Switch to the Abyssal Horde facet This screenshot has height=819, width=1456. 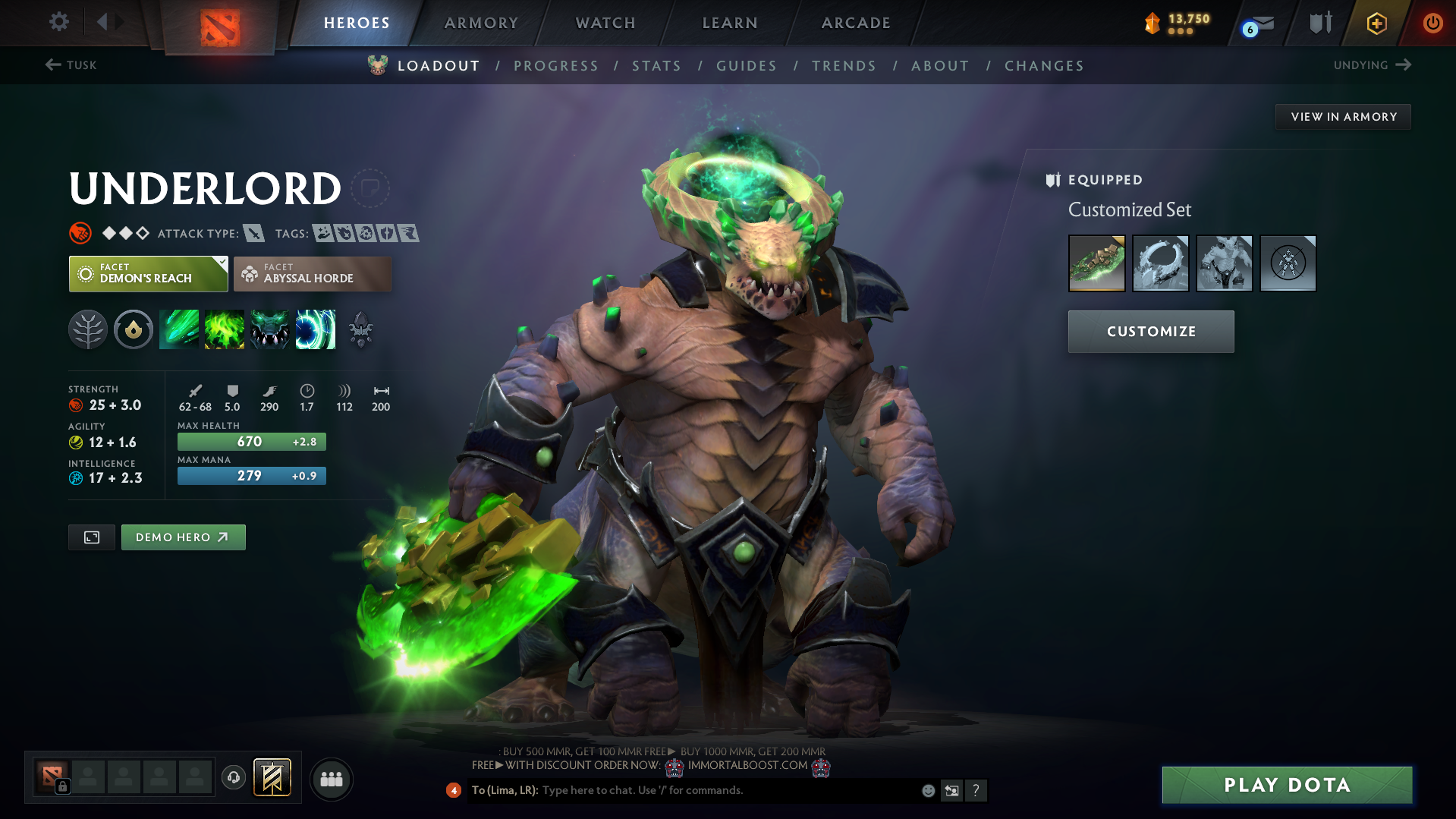[x=312, y=273]
